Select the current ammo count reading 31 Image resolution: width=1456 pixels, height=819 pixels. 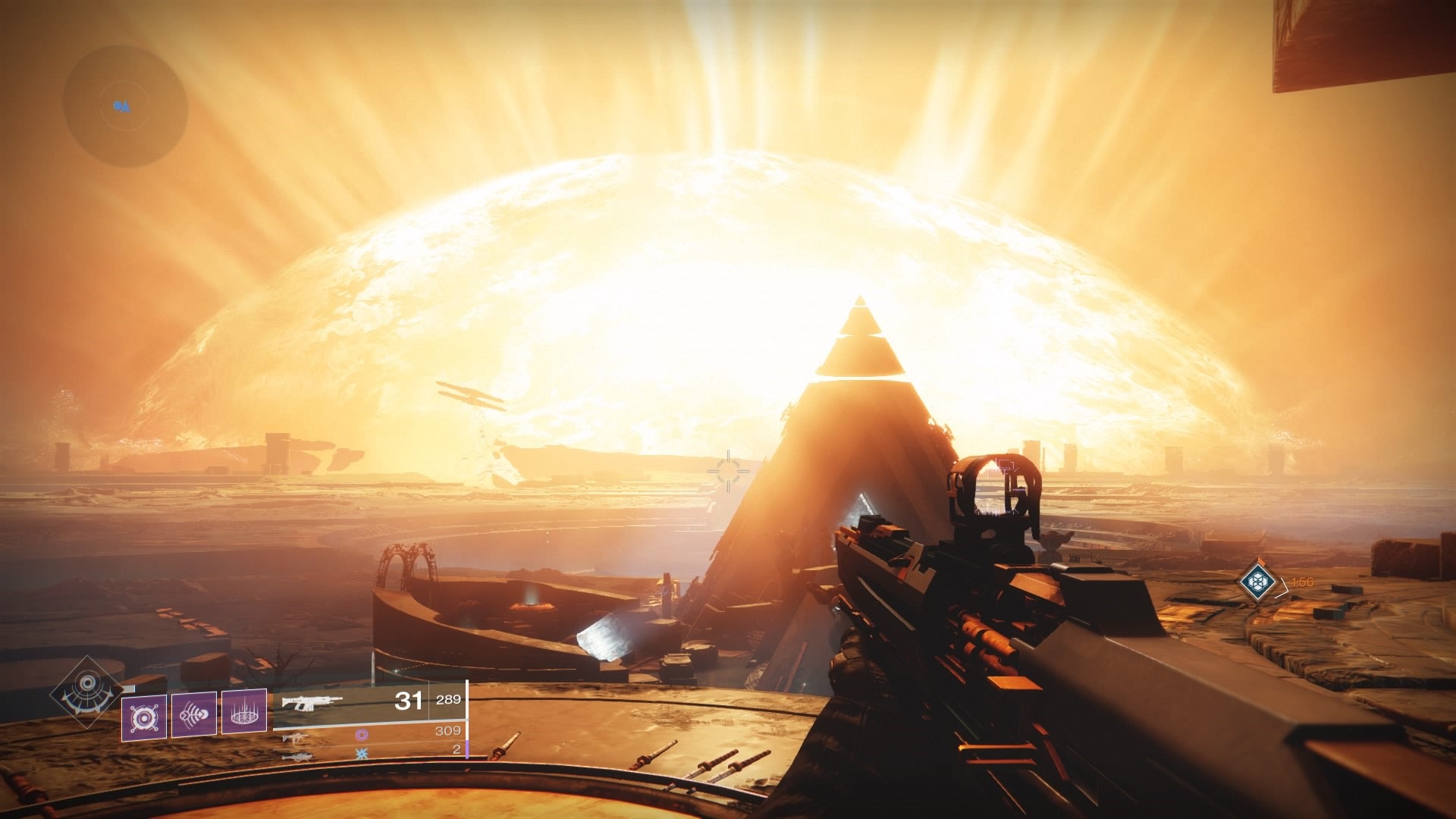coord(407,700)
